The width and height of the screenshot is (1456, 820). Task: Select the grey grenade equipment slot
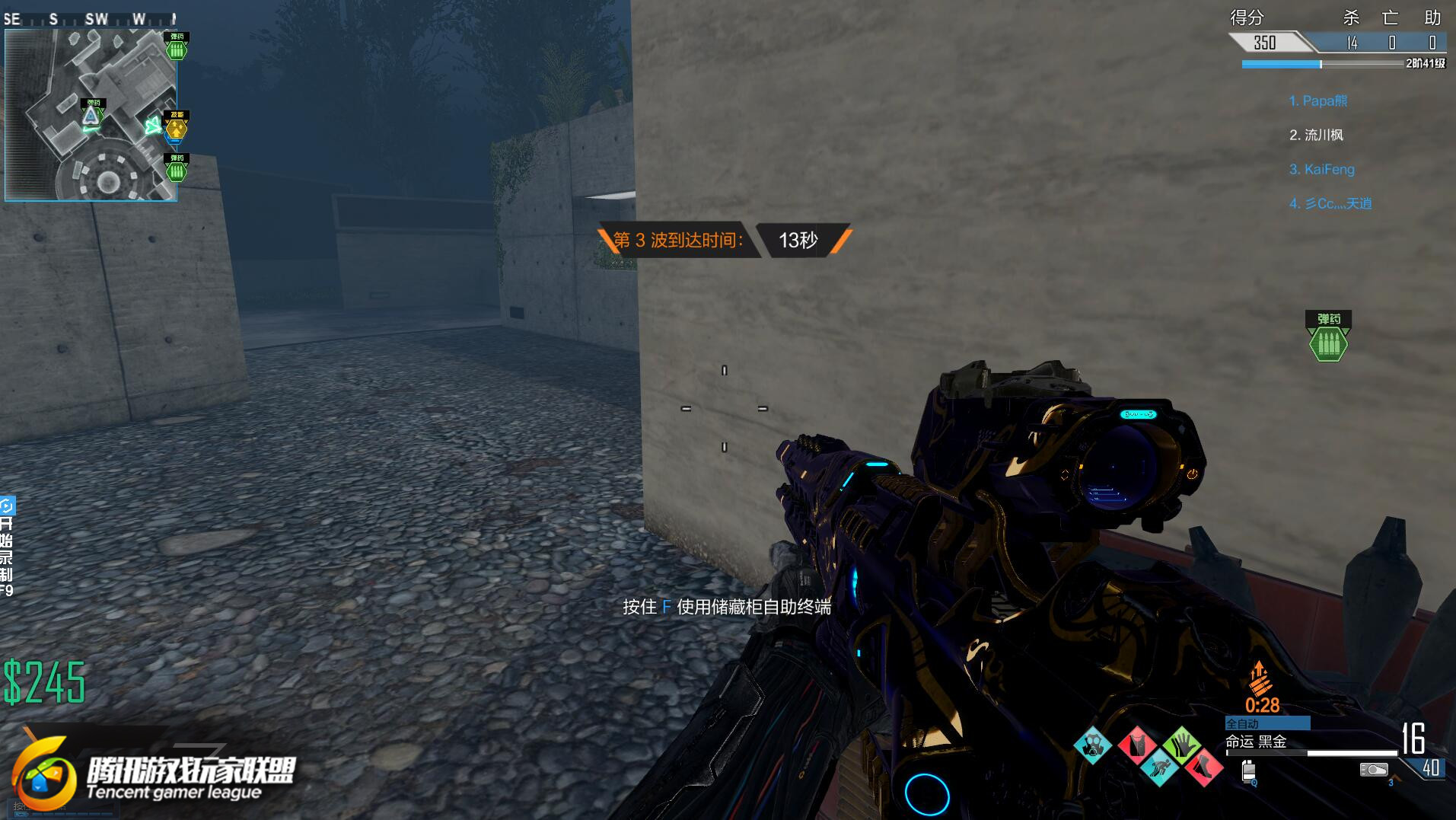click(1373, 770)
